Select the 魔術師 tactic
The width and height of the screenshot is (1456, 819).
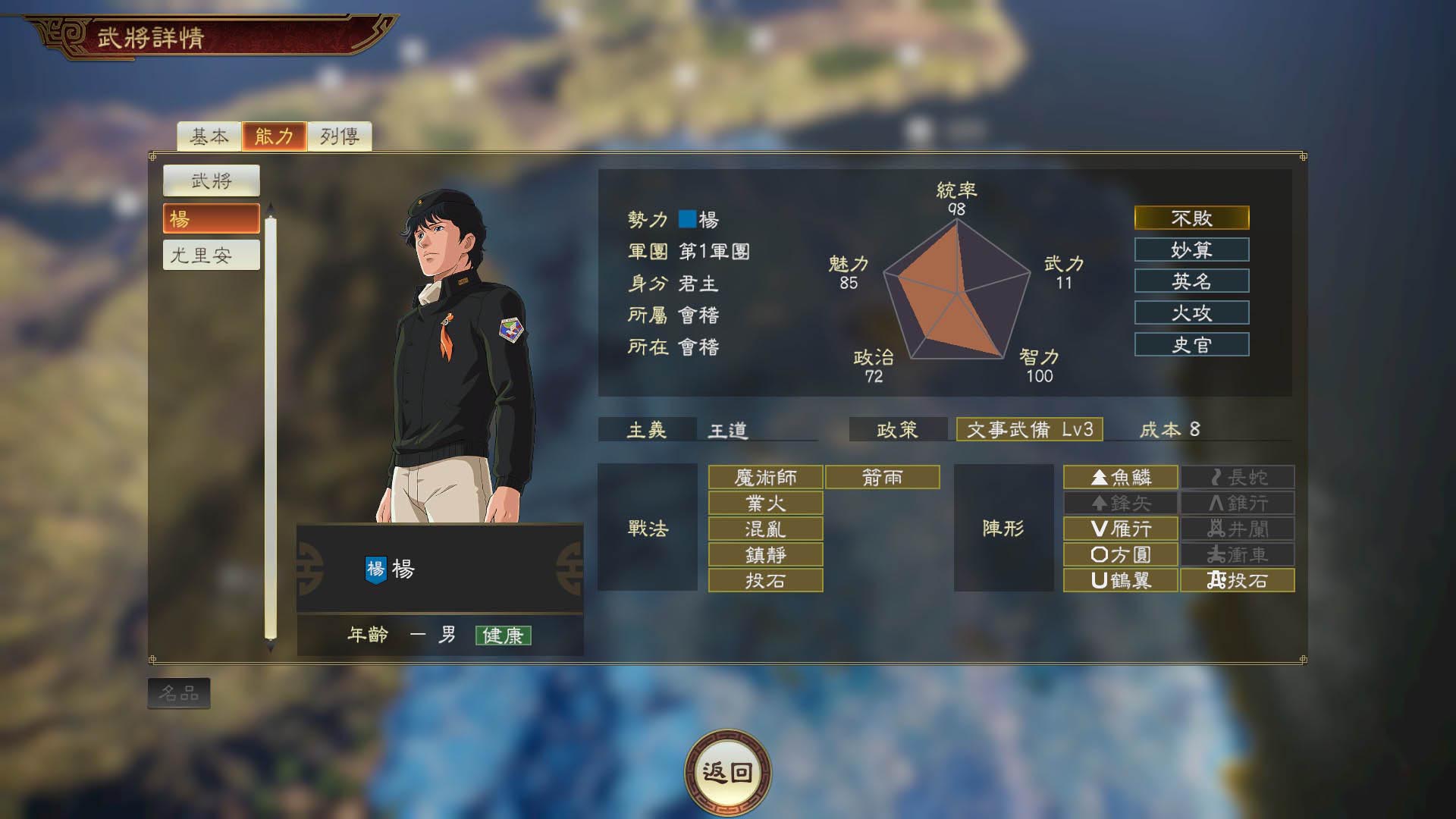coord(765,477)
